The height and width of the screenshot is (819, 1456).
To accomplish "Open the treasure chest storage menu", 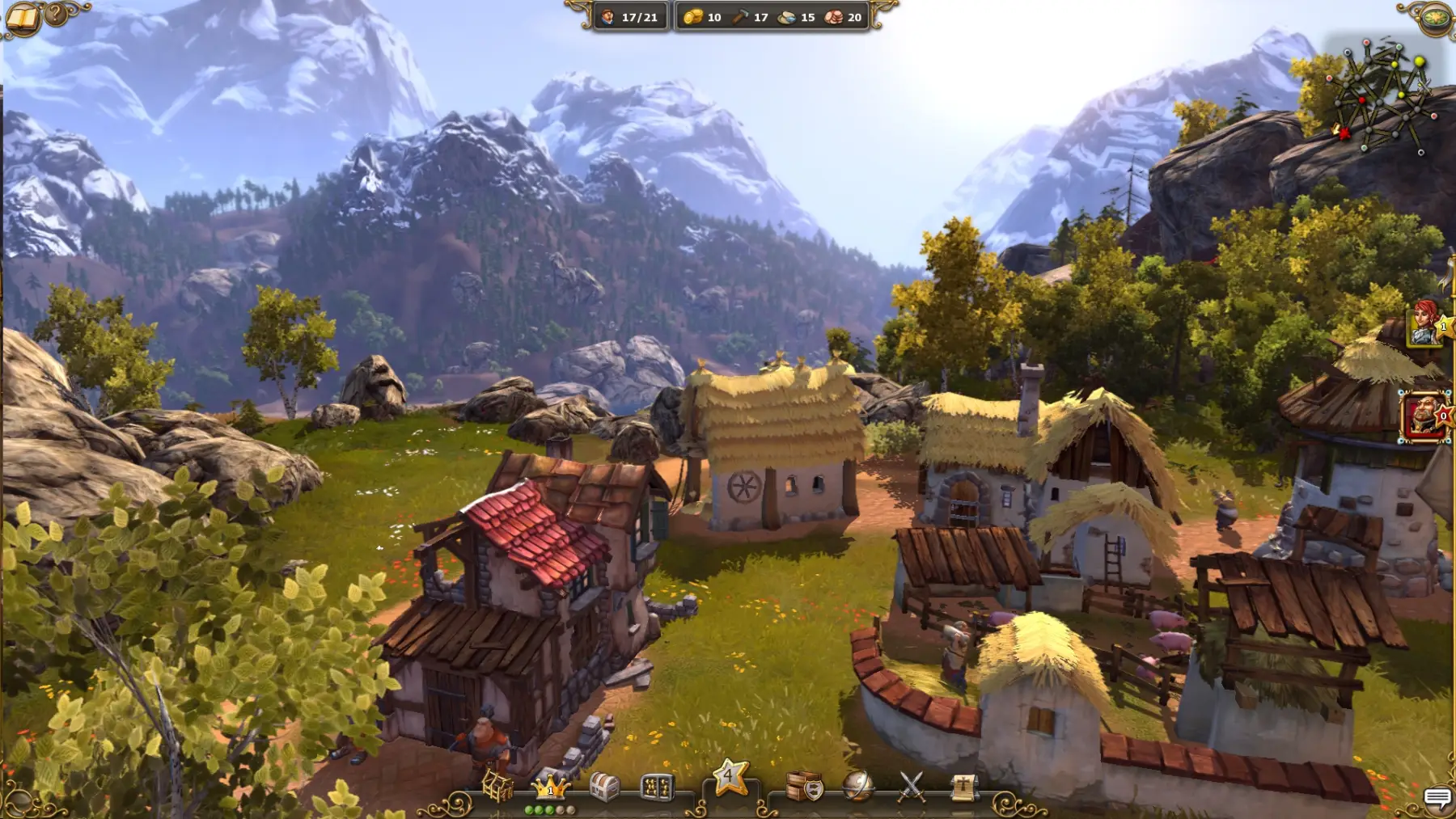I will point(604,786).
